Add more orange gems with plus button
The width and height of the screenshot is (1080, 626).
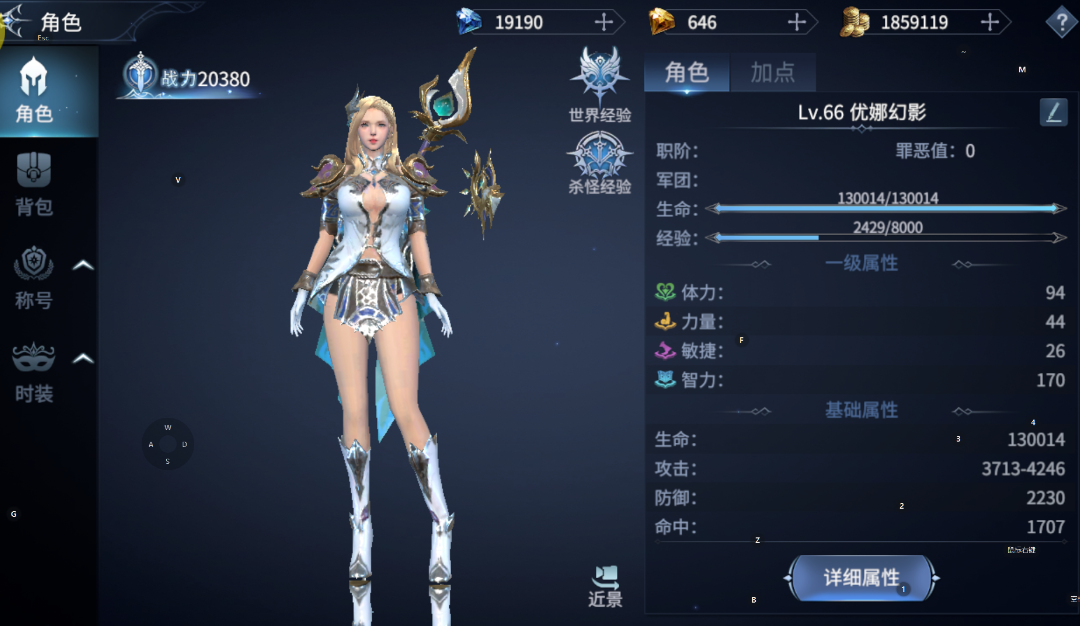[x=797, y=22]
